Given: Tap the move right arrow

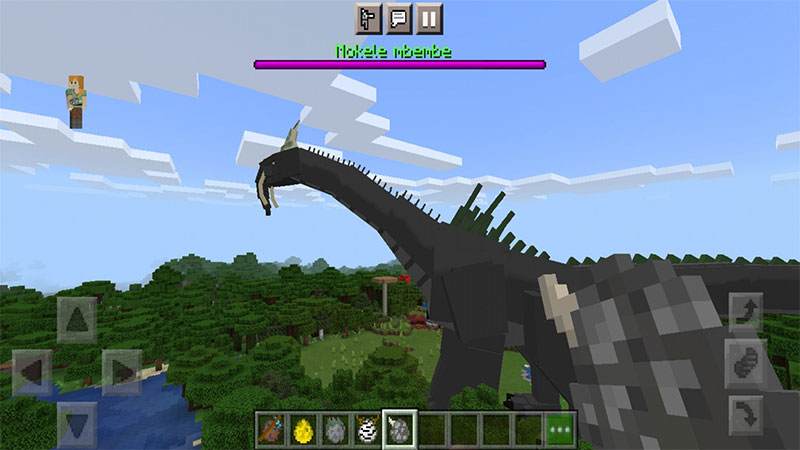Looking at the screenshot, I should 122,372.
